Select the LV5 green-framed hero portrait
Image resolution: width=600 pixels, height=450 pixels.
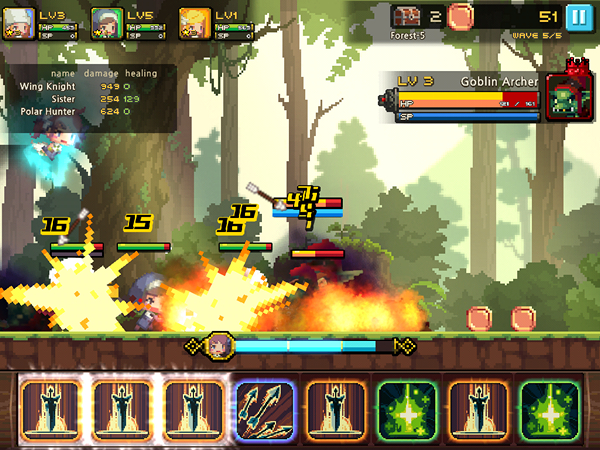[x=106, y=22]
